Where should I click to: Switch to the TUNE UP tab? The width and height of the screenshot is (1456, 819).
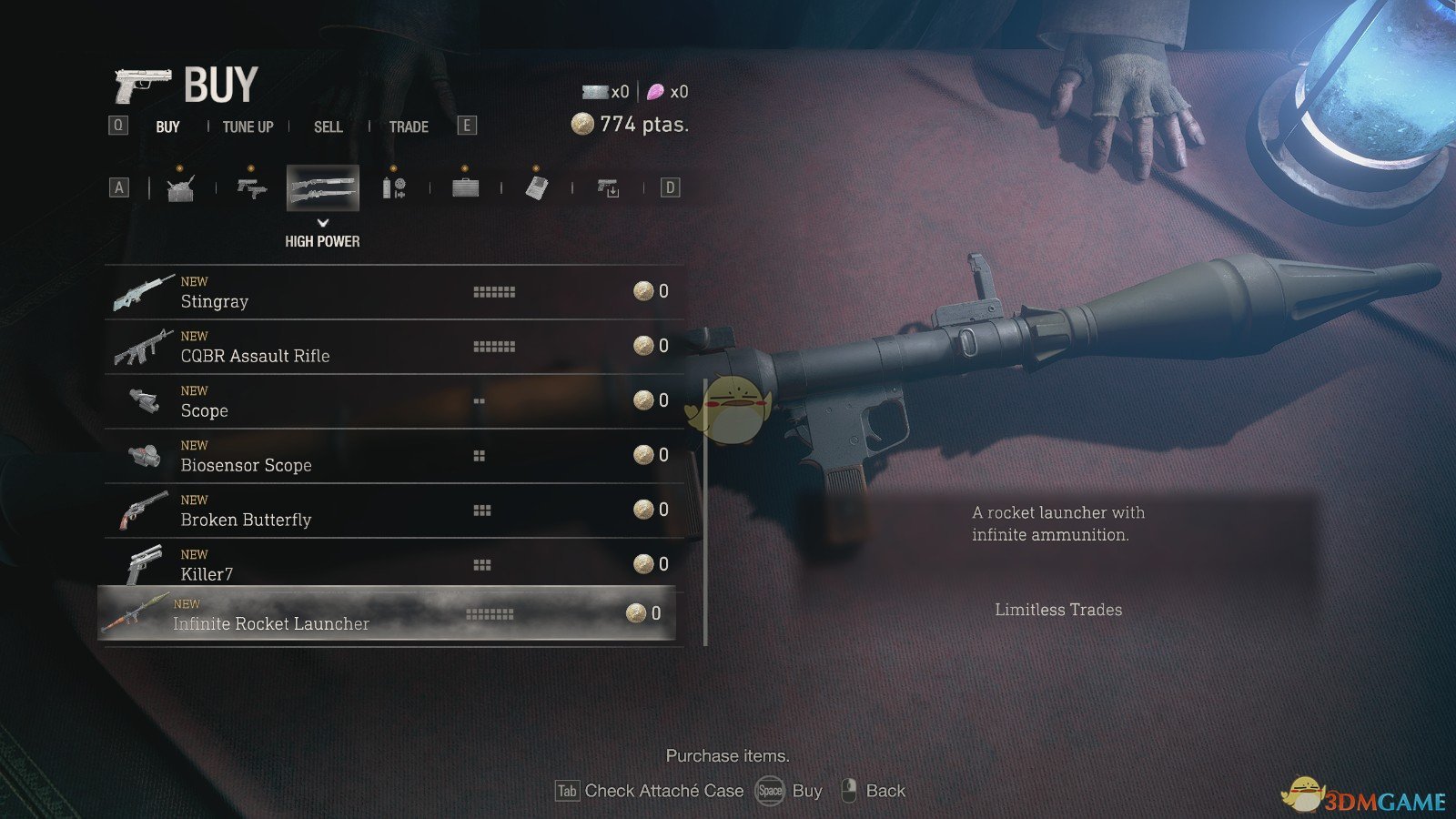coord(248,126)
